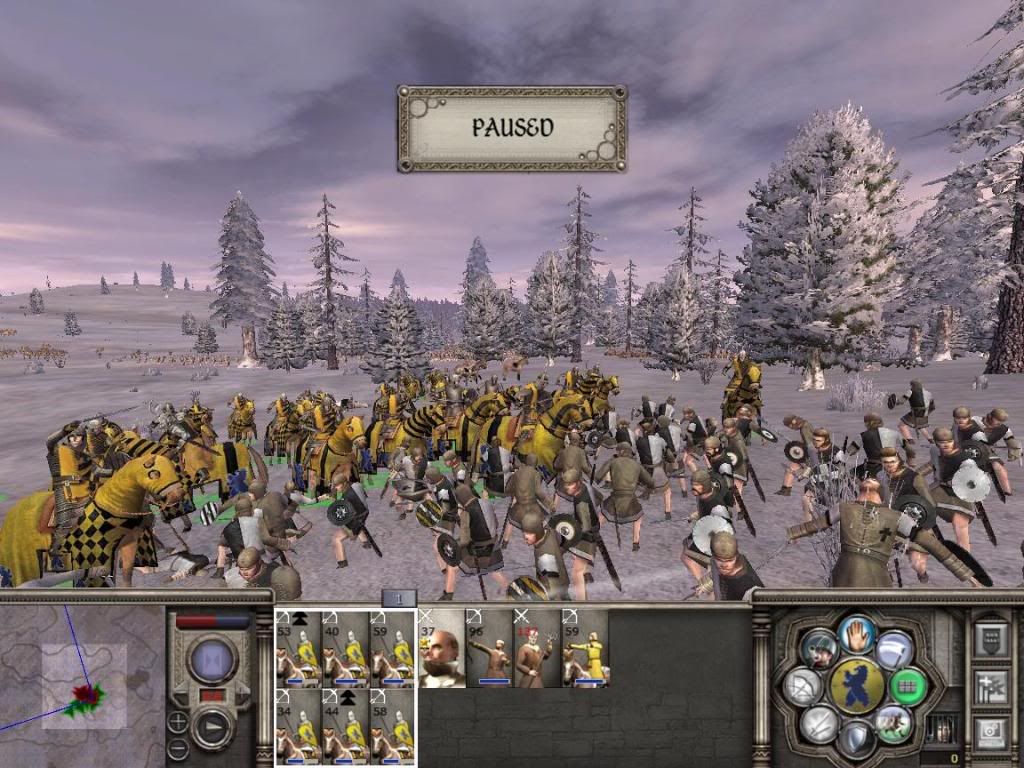Image resolution: width=1024 pixels, height=768 pixels.
Task: Toggle the green formation grid button
Action: tap(908, 686)
